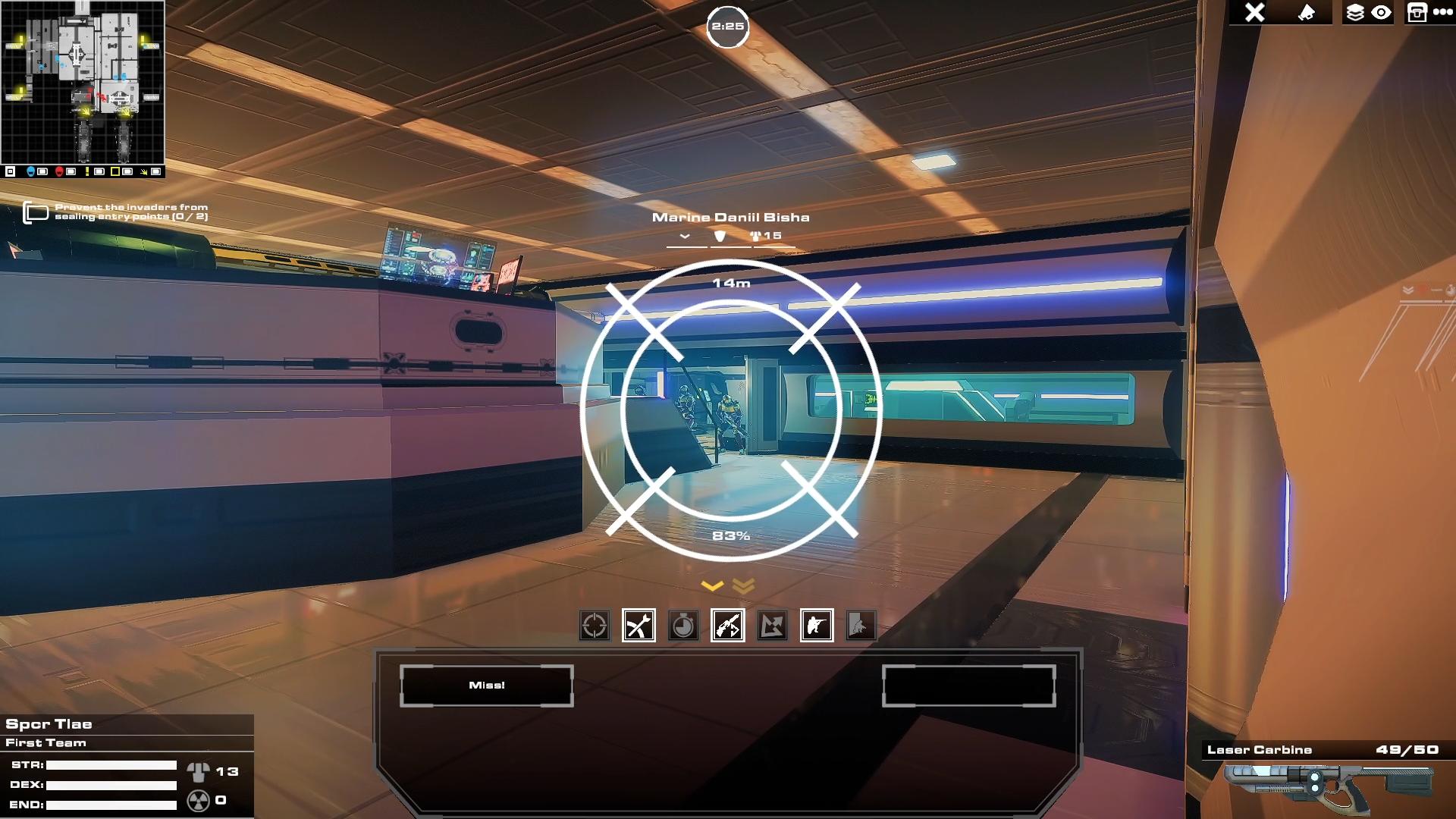Select the aim targeting mode icon
The width and height of the screenshot is (1456, 819).
595,626
